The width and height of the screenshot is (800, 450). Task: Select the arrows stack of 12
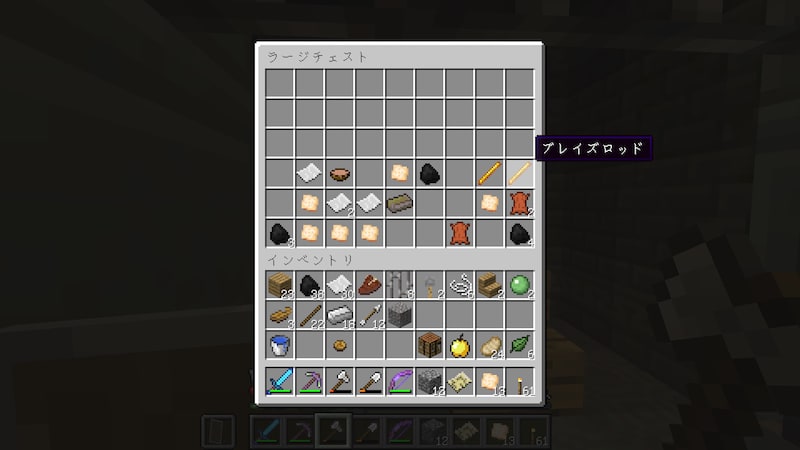[x=369, y=316]
